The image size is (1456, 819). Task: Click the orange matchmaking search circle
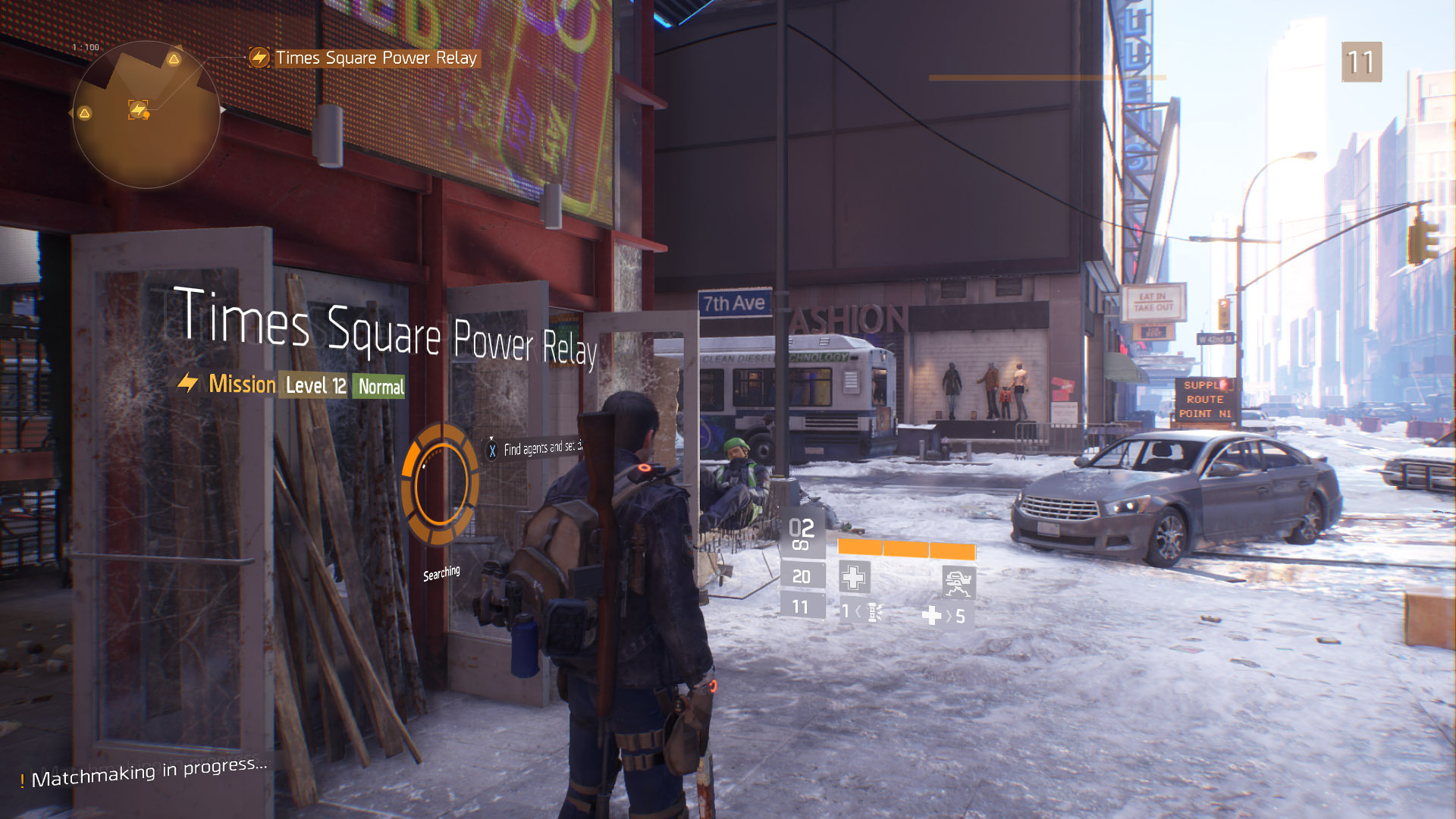coord(440,485)
